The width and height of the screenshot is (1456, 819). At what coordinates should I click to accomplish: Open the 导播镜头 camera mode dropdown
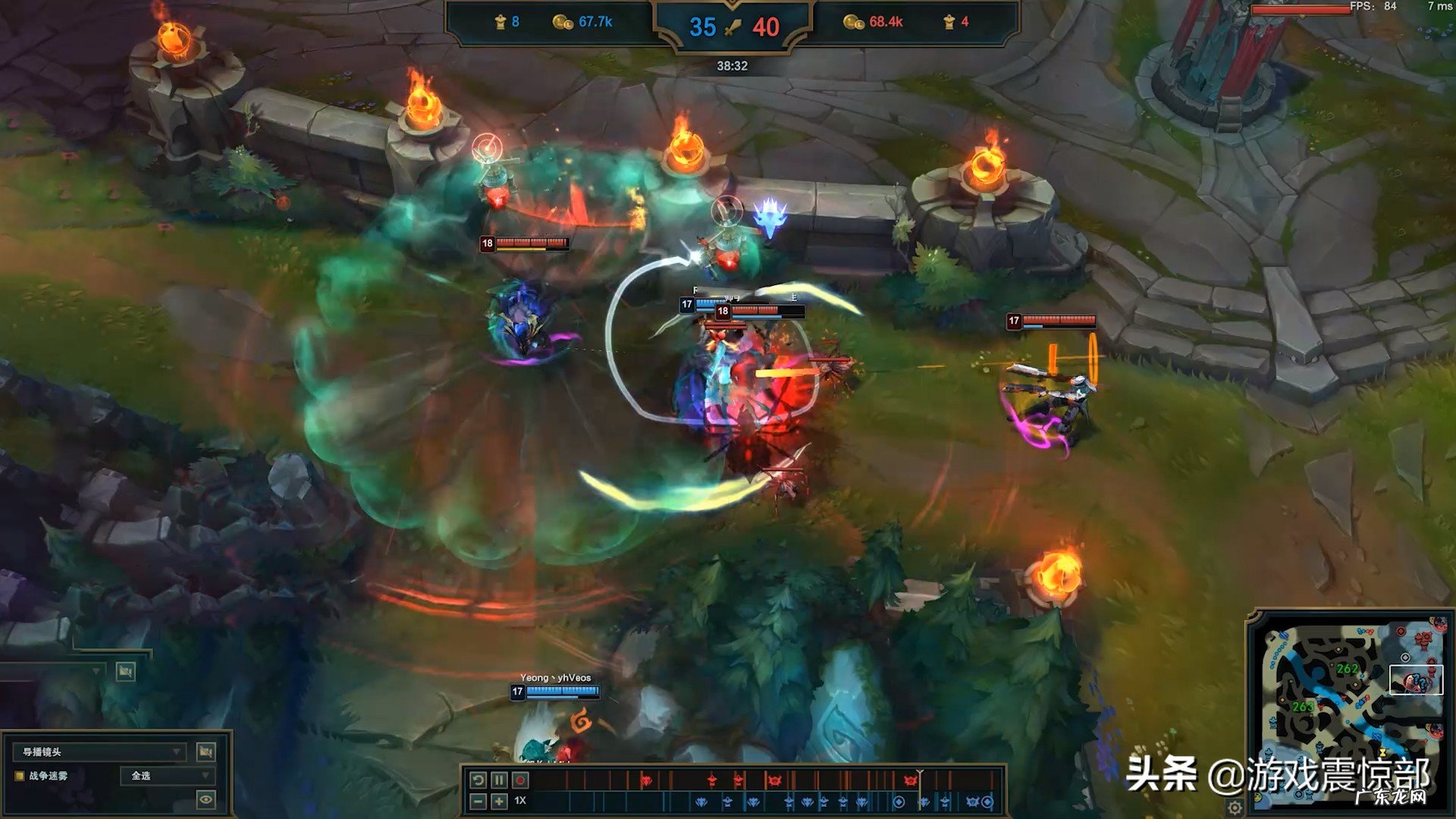tap(100, 752)
